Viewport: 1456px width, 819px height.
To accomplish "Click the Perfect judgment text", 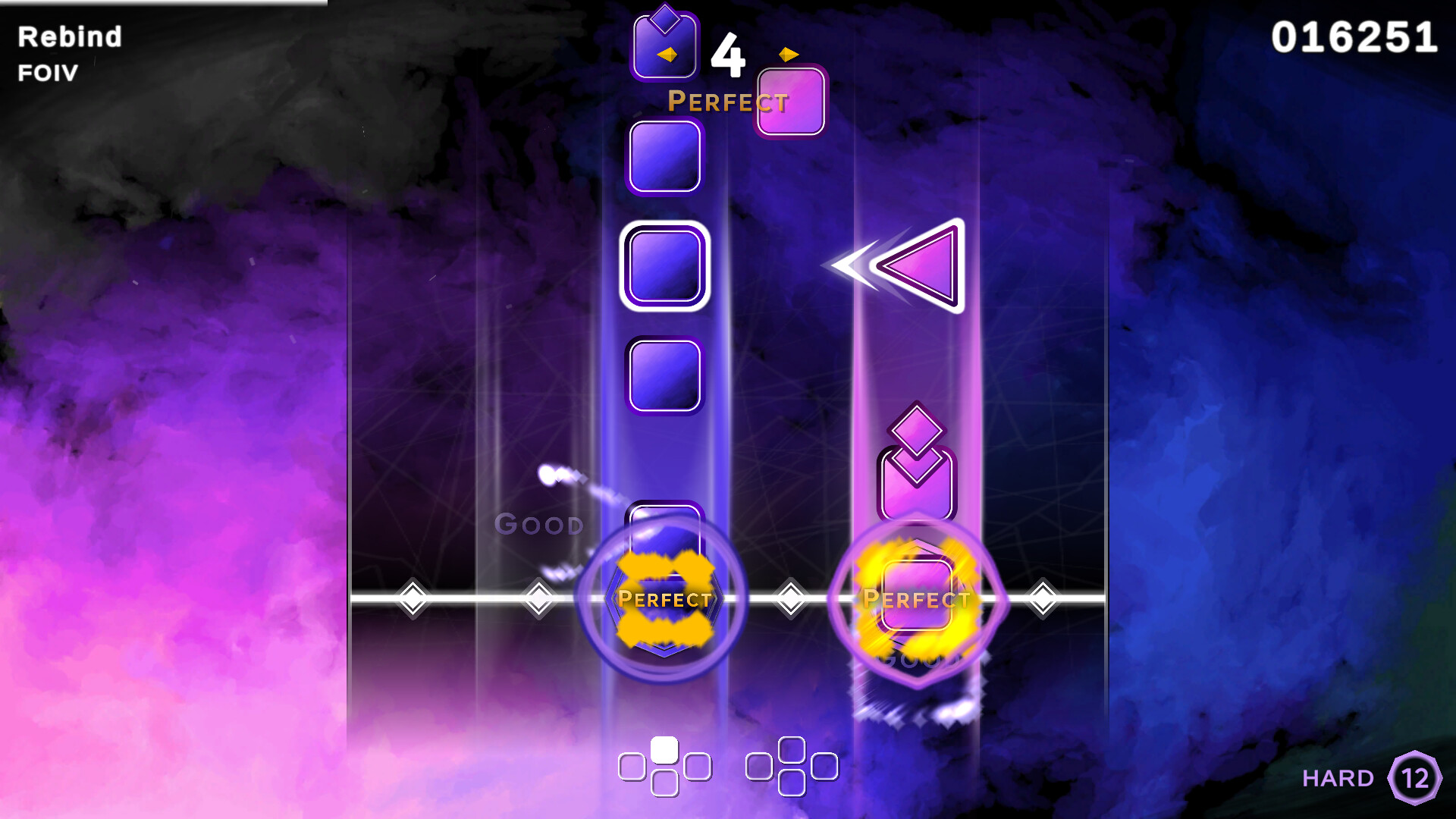I will [x=727, y=101].
